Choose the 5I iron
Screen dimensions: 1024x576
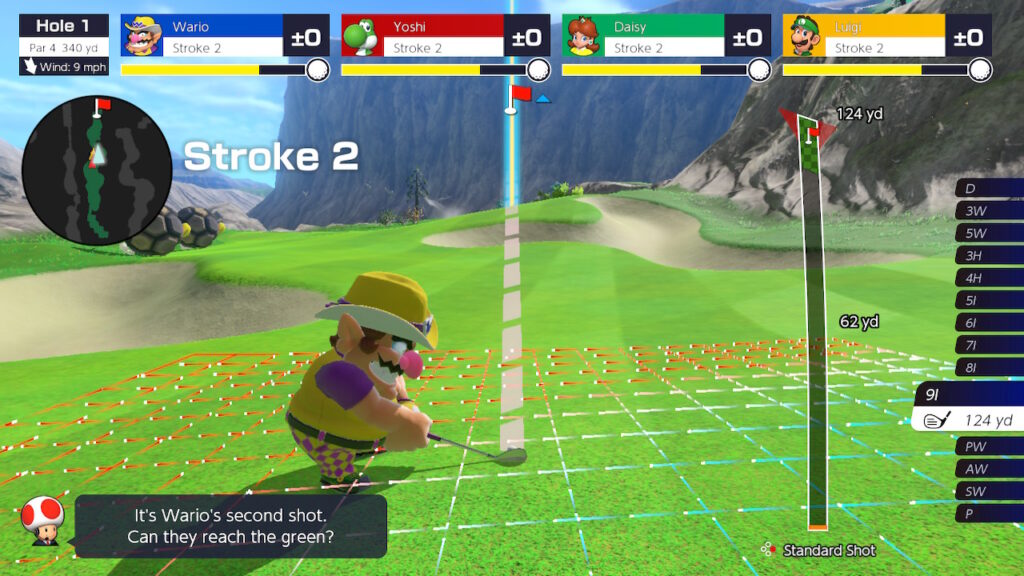click(x=988, y=300)
